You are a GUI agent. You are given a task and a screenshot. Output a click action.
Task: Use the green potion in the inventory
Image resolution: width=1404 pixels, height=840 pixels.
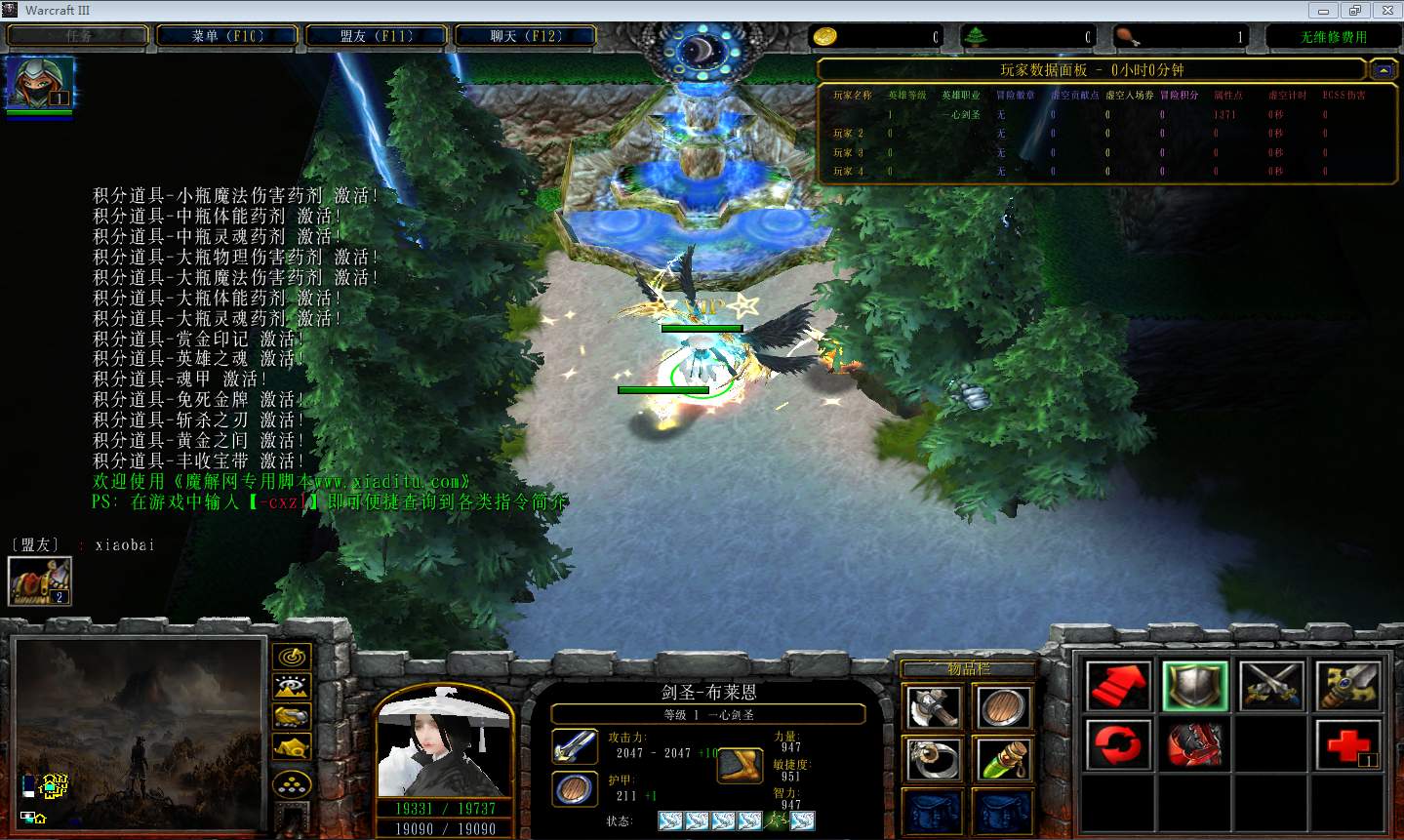(x=1002, y=759)
